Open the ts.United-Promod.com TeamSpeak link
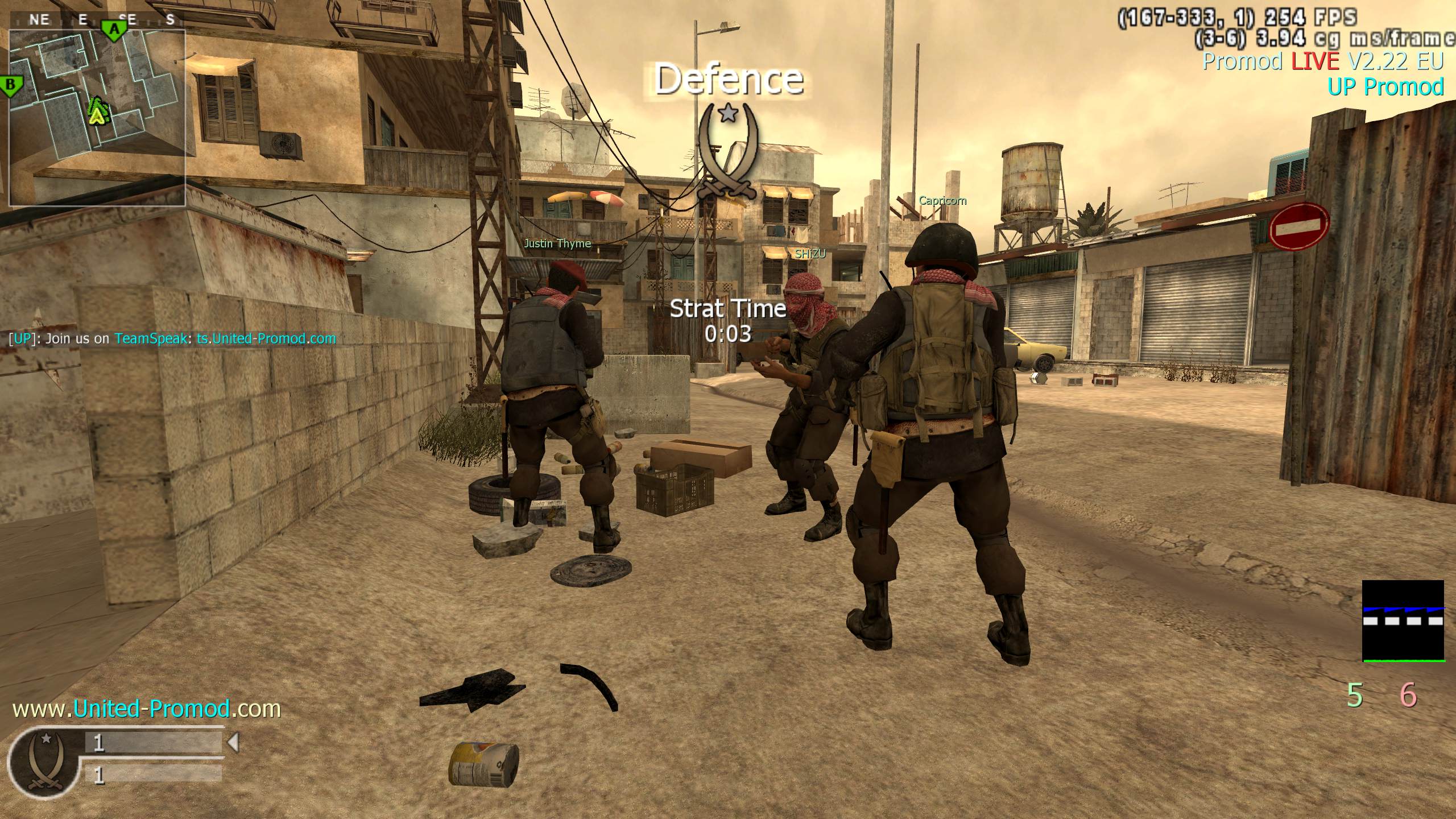The width and height of the screenshot is (1456, 819). point(266,338)
